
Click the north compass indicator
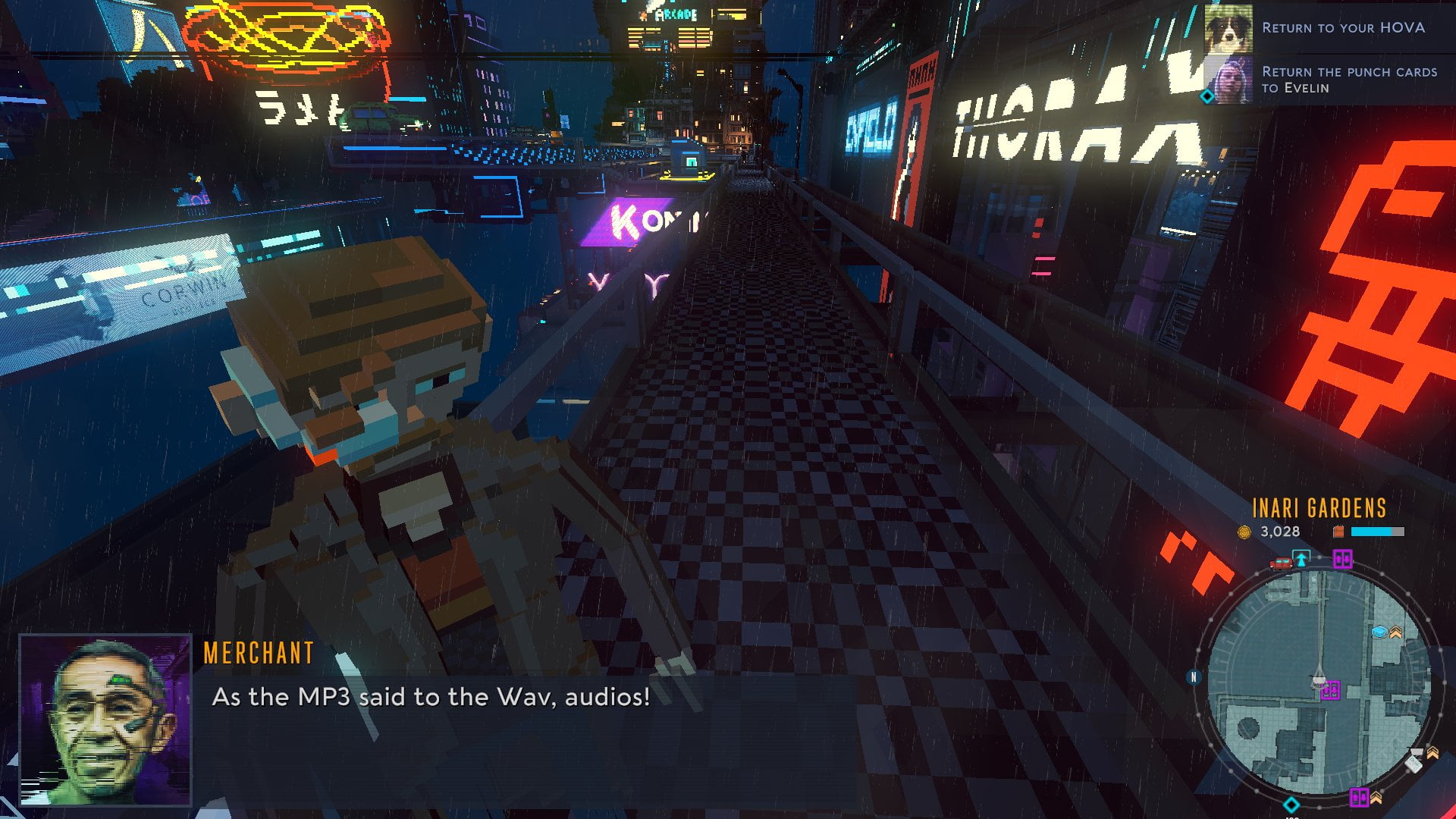click(x=1194, y=677)
